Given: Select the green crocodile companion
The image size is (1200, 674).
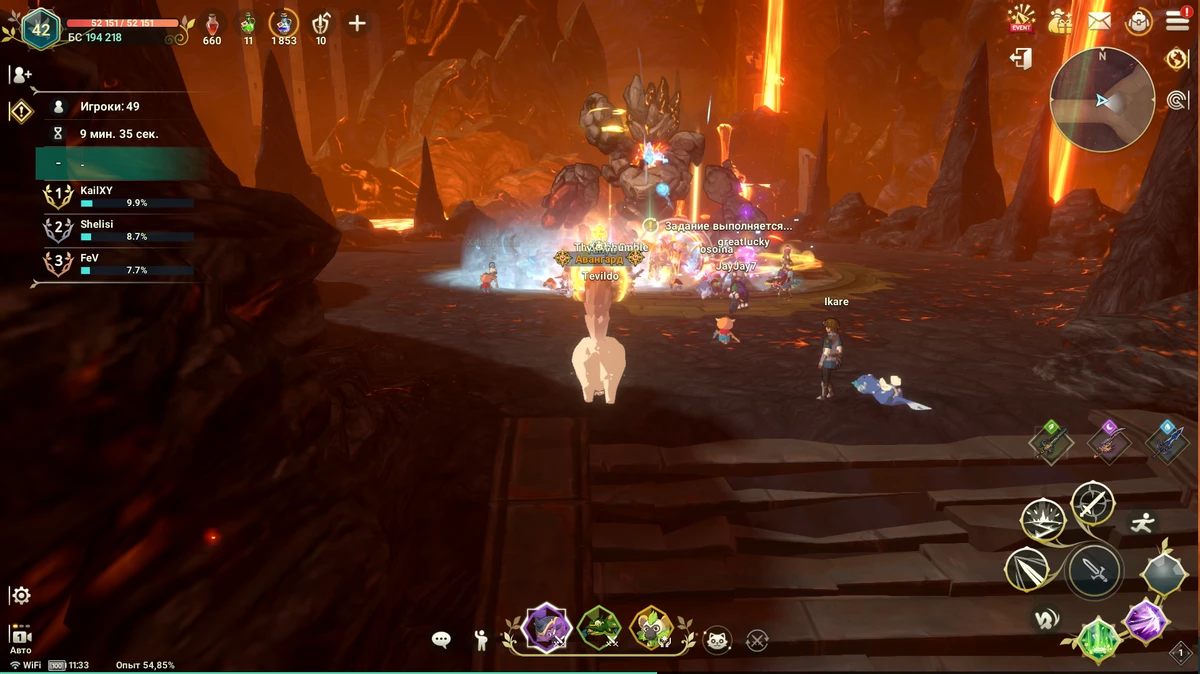Looking at the screenshot, I should point(599,629).
